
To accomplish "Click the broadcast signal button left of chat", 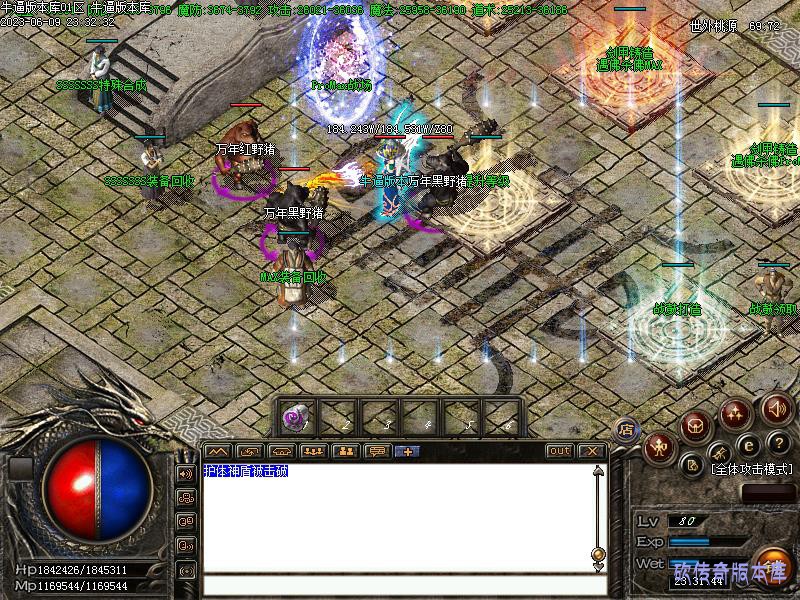I will pos(186,570).
